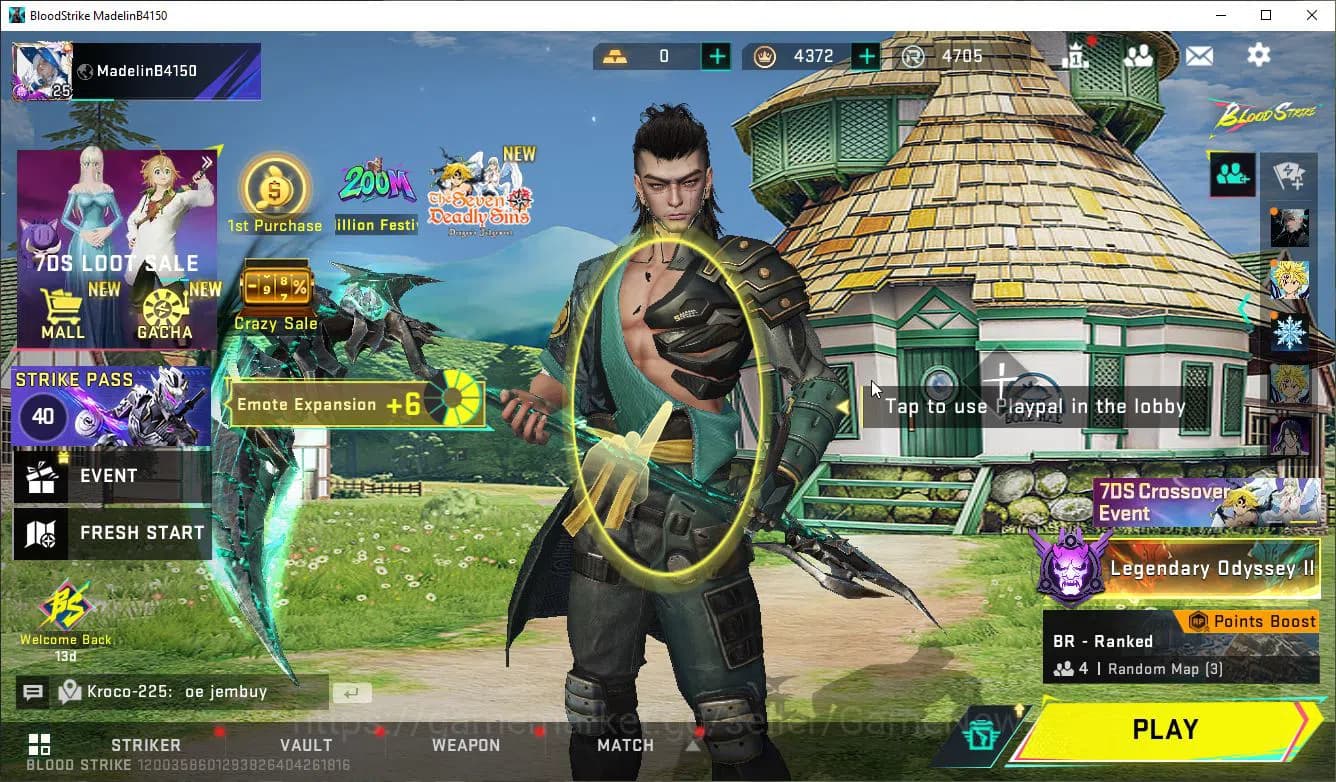Image resolution: width=1336 pixels, height=782 pixels.
Task: View the Strike Pass level 40 progress
Action: click(x=42, y=416)
